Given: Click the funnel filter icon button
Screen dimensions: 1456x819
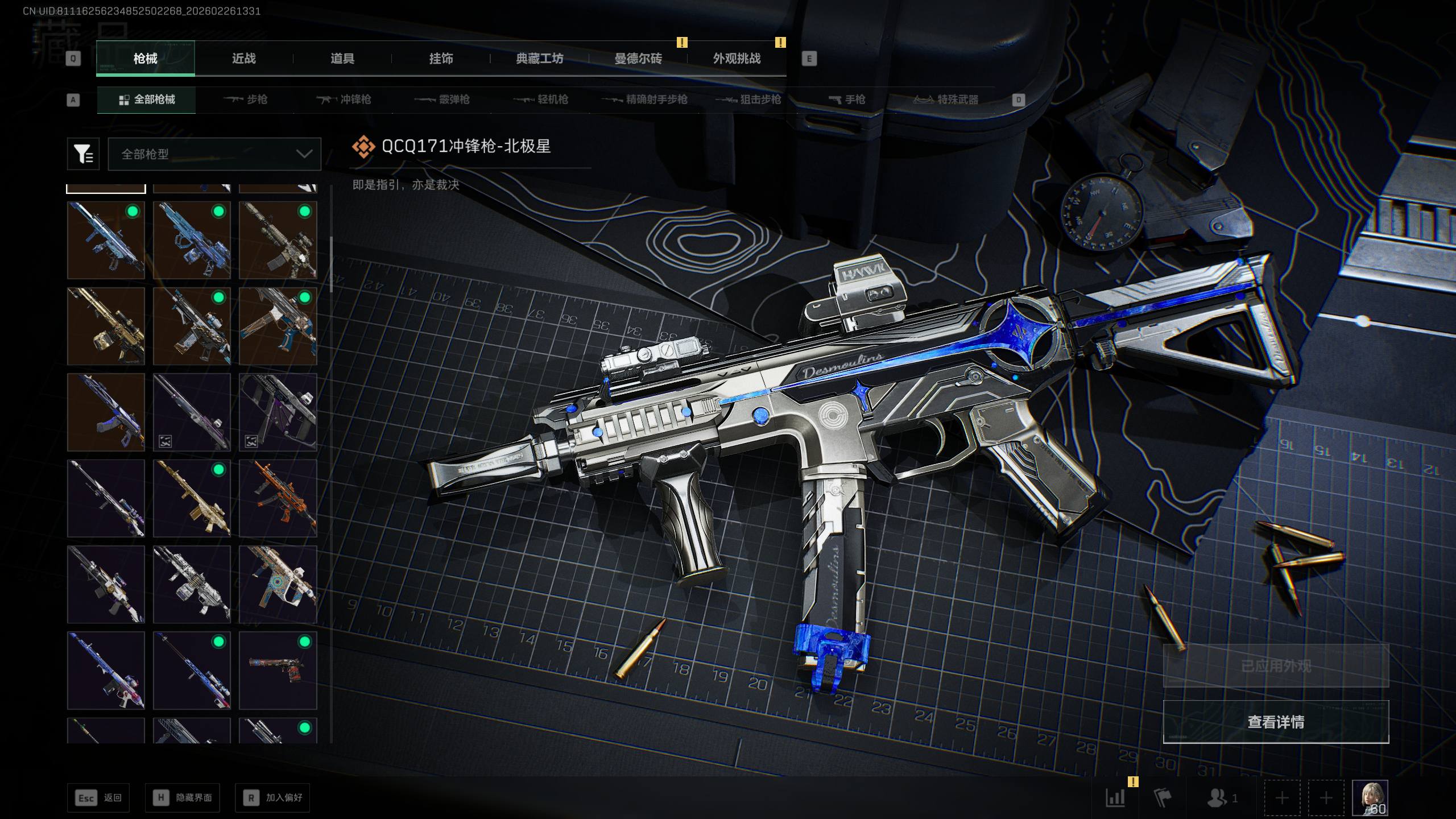Looking at the screenshot, I should pyautogui.click(x=83, y=154).
